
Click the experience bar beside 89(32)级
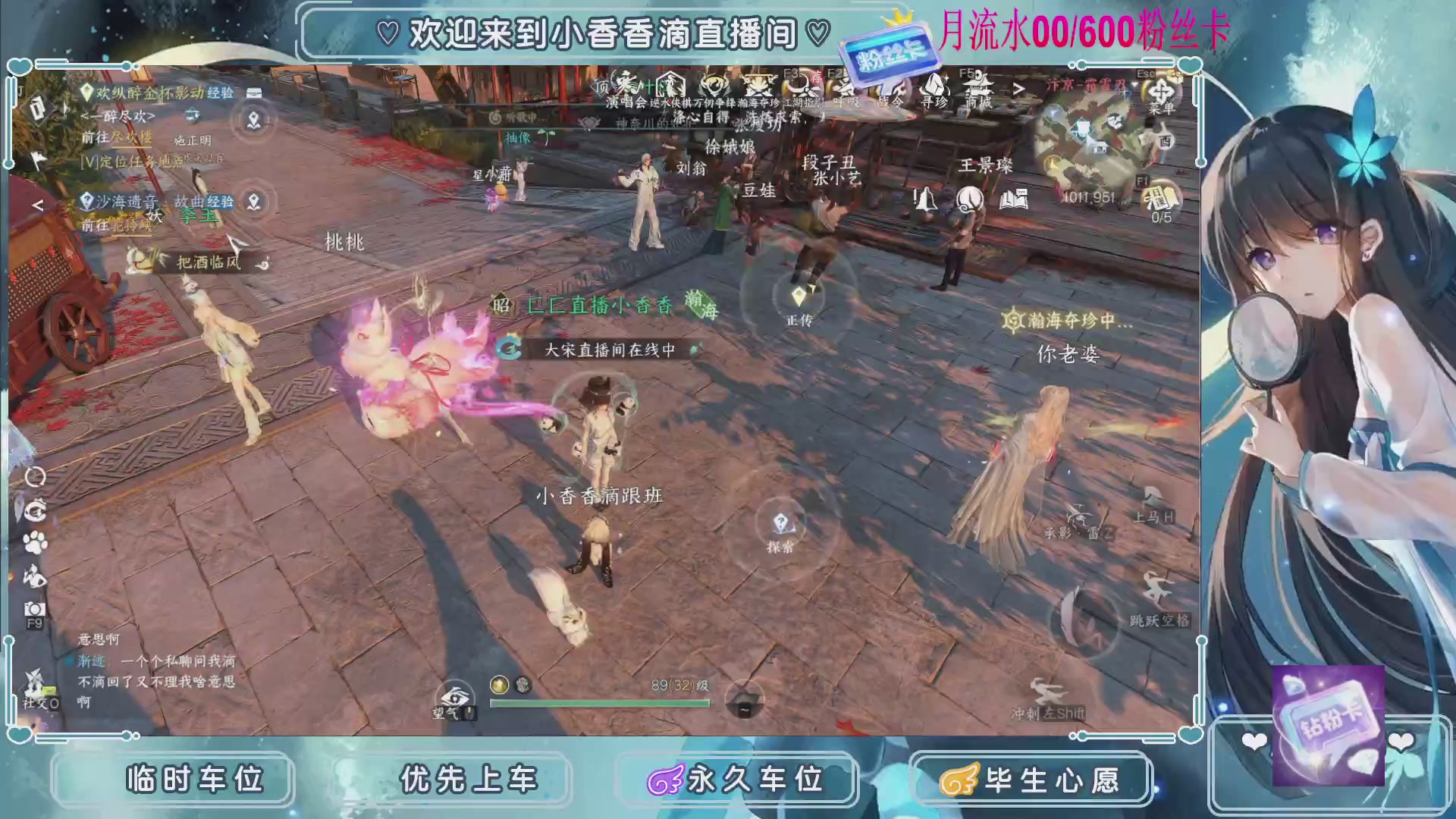tap(599, 704)
